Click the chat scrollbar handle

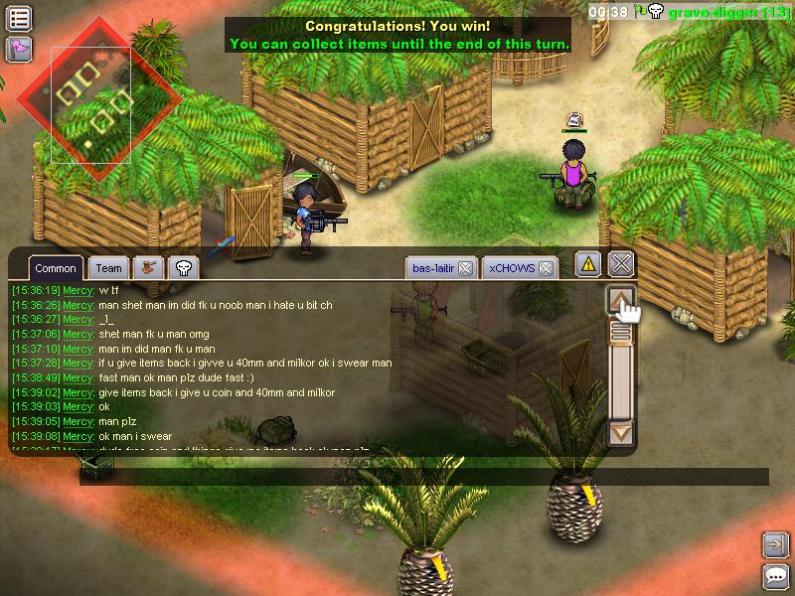(621, 333)
